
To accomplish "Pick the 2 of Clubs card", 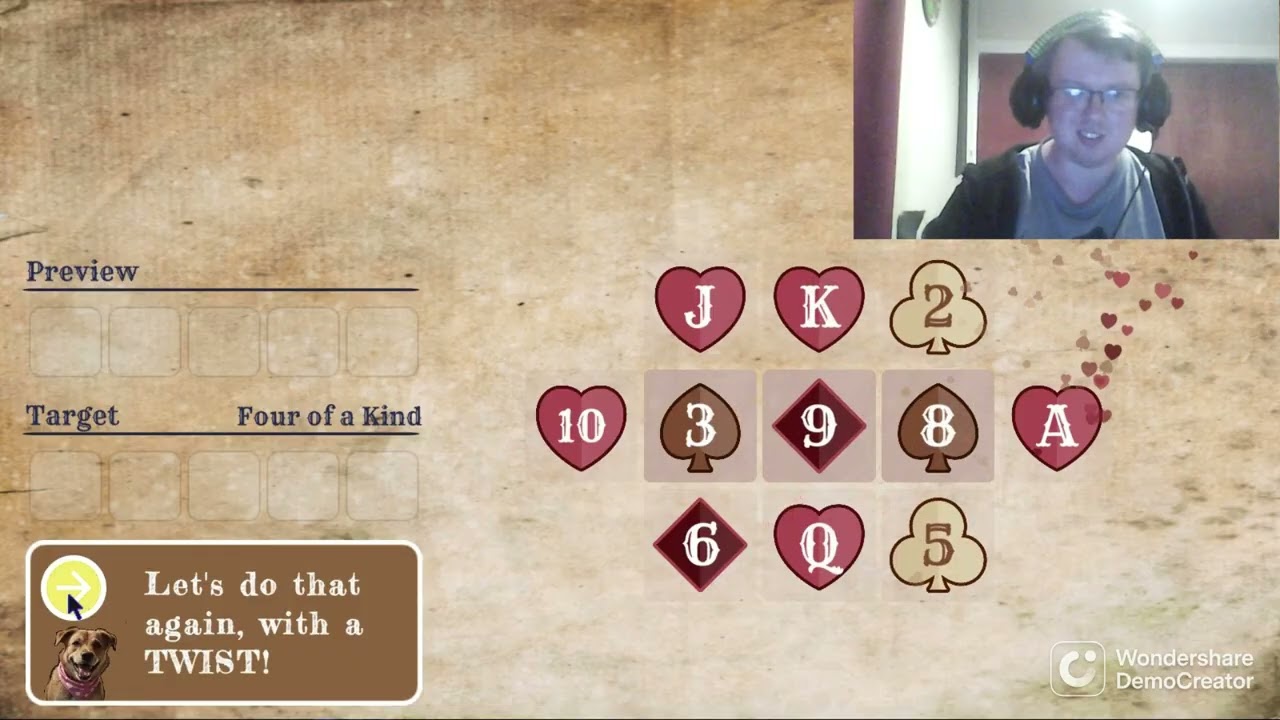I will [x=937, y=307].
